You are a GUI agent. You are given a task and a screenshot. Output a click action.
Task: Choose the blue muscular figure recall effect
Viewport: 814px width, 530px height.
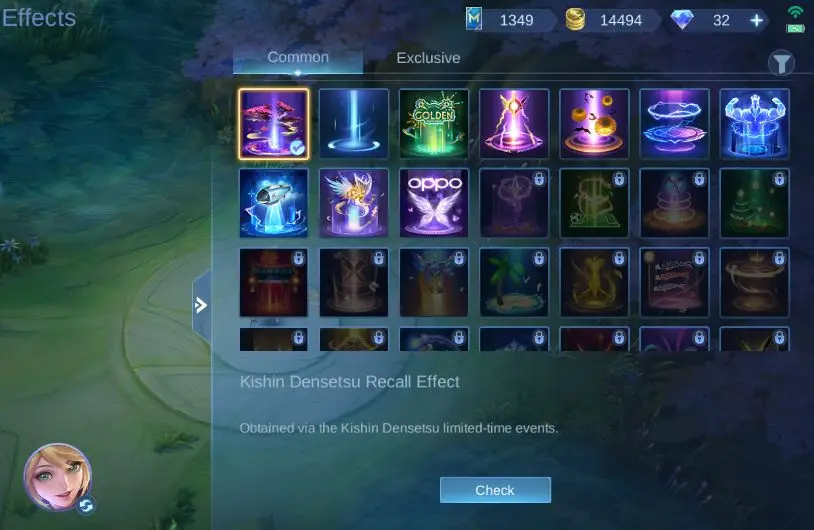click(x=754, y=124)
